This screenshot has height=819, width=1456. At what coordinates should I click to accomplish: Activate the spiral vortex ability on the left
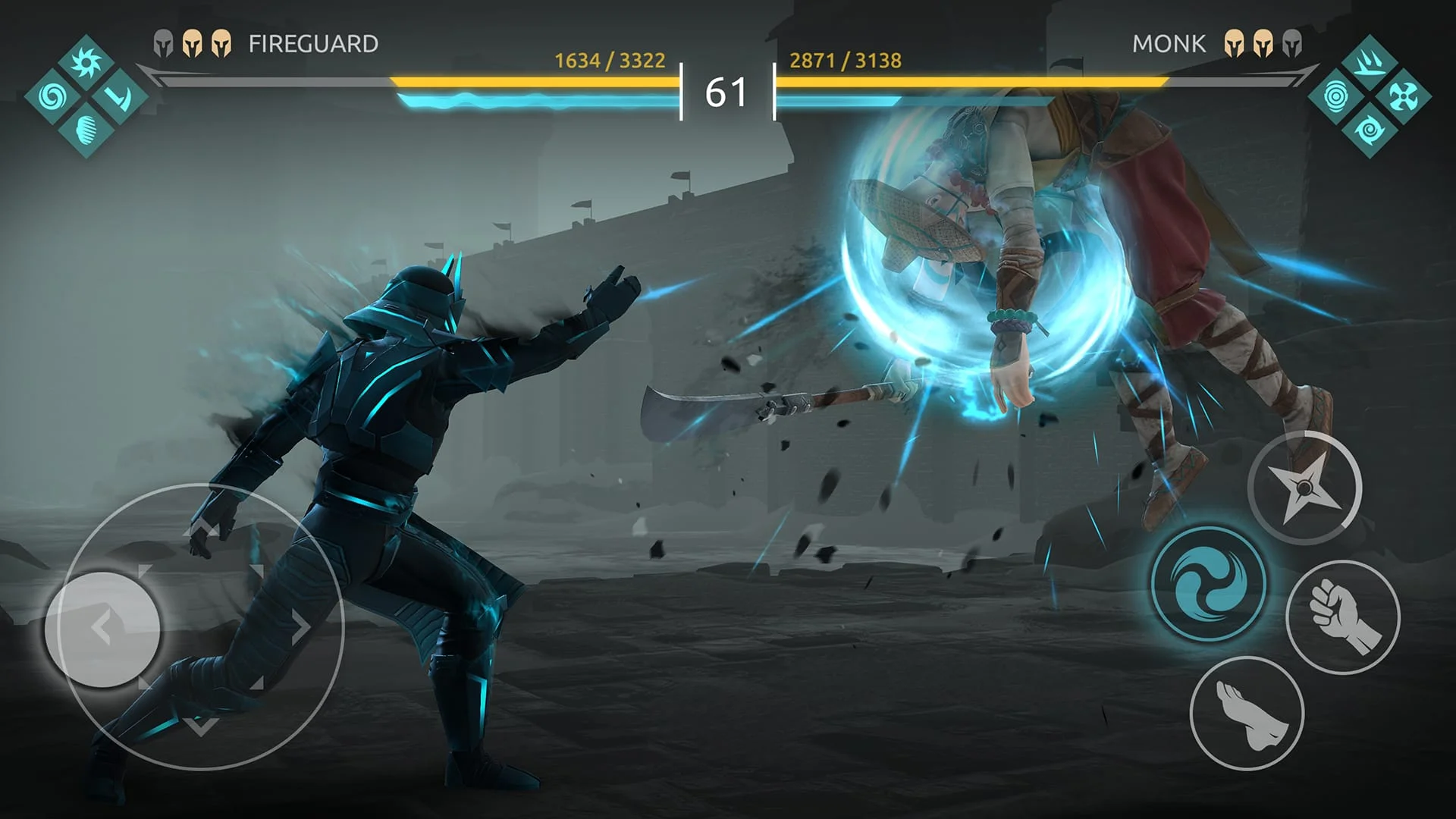pyautogui.click(x=52, y=97)
